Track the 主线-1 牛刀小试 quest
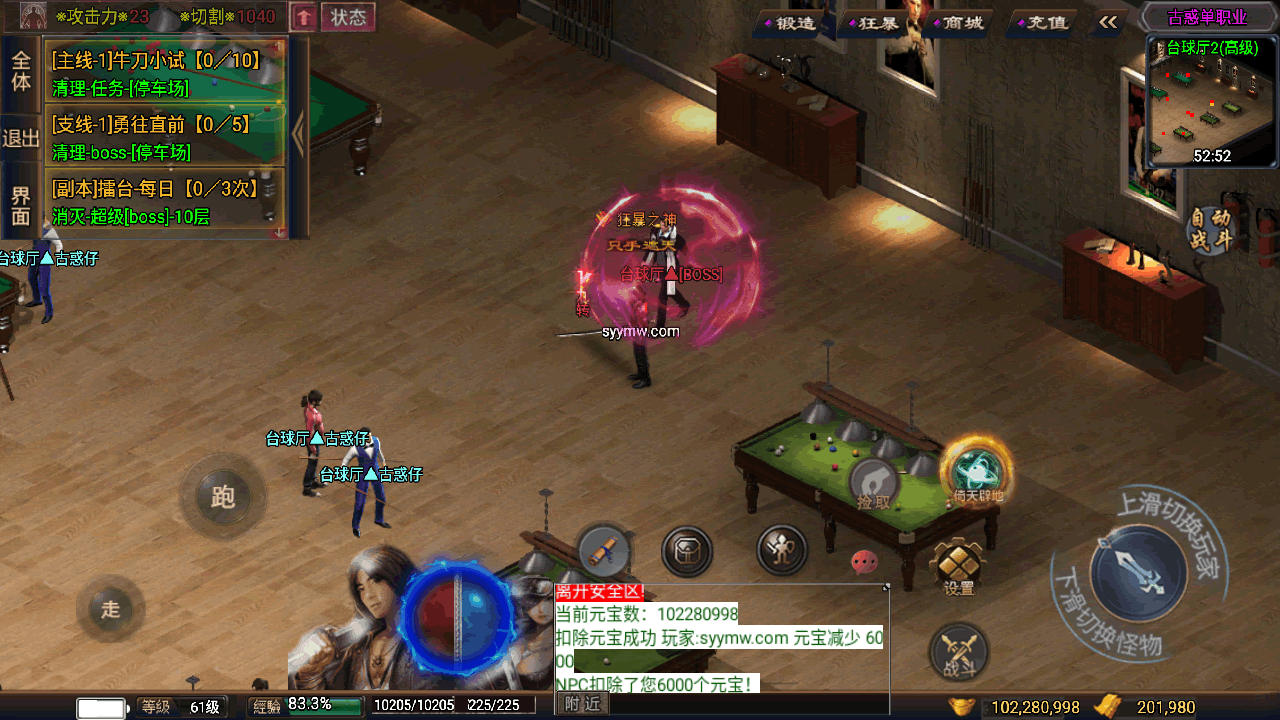Image resolution: width=1280 pixels, height=720 pixels. click(165, 73)
